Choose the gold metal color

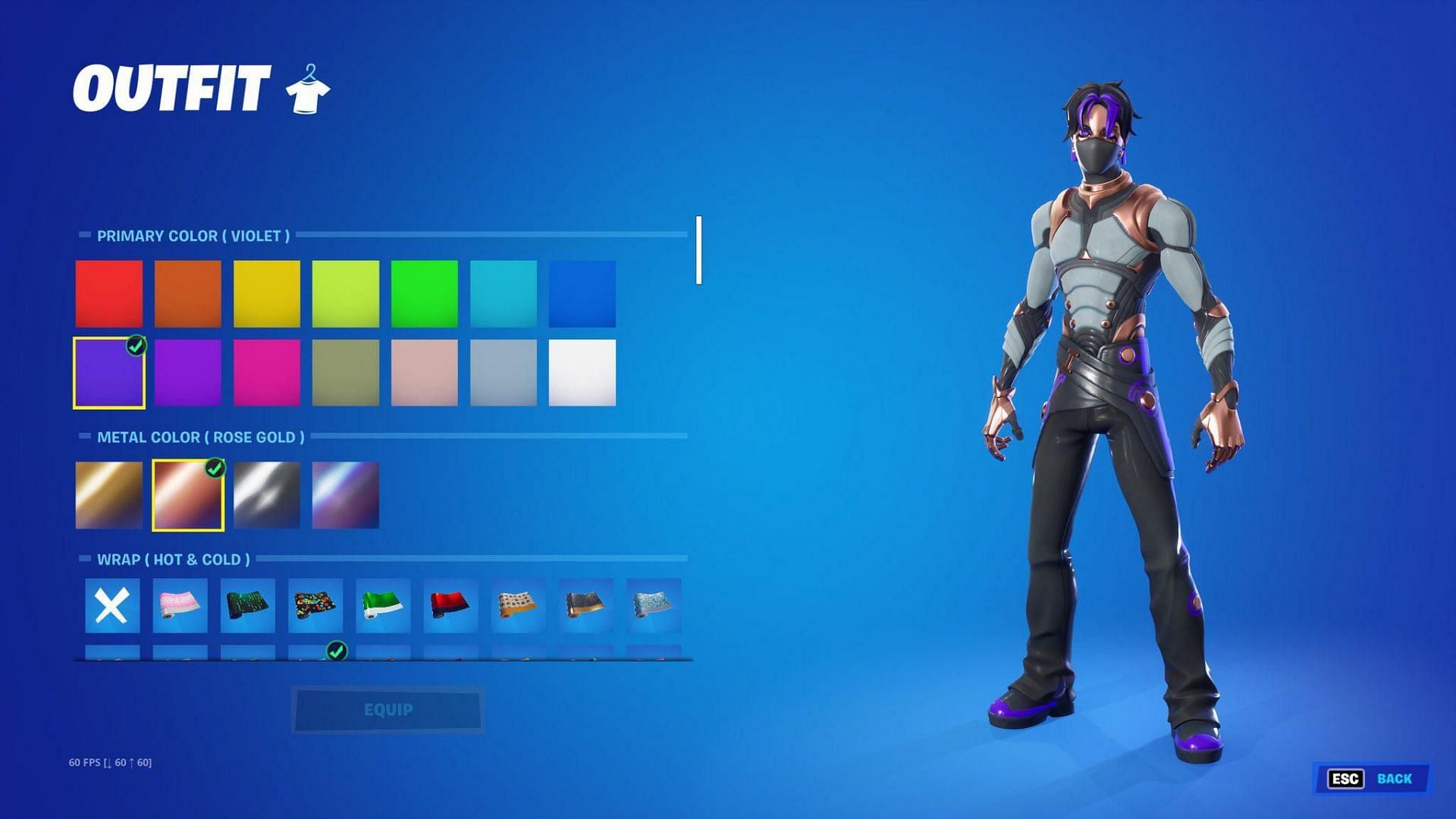[109, 495]
